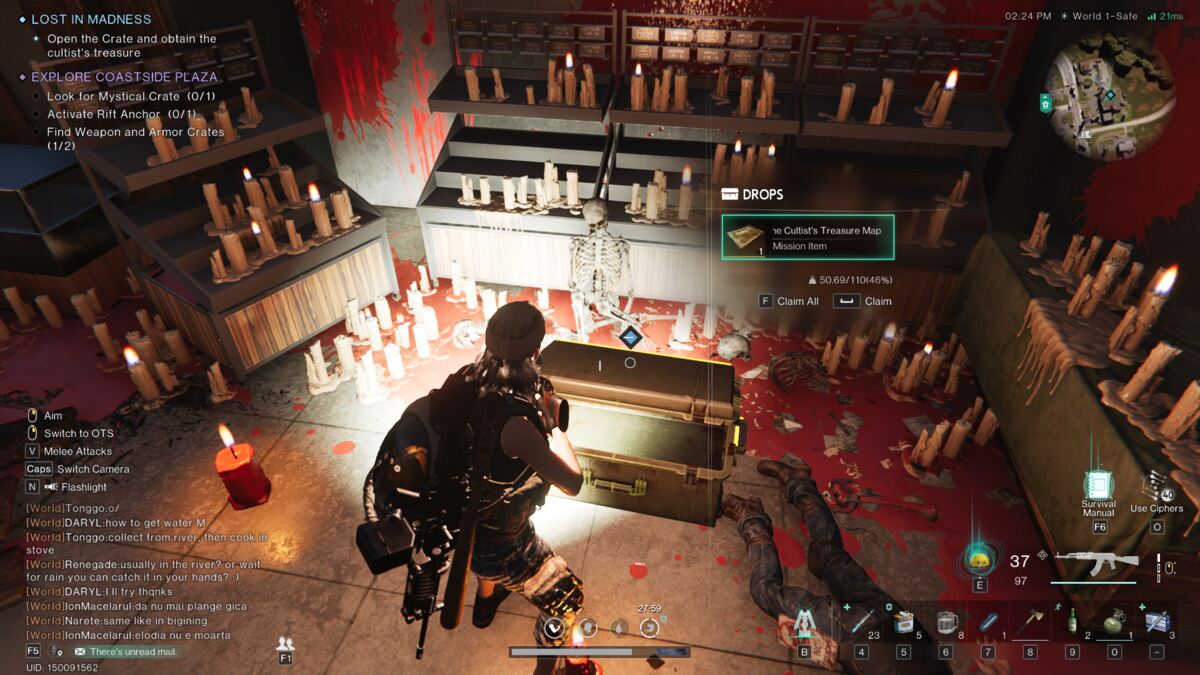Activate the yellow creature deviation icon
Viewport: 1200px width, 675px height.
coord(979,559)
